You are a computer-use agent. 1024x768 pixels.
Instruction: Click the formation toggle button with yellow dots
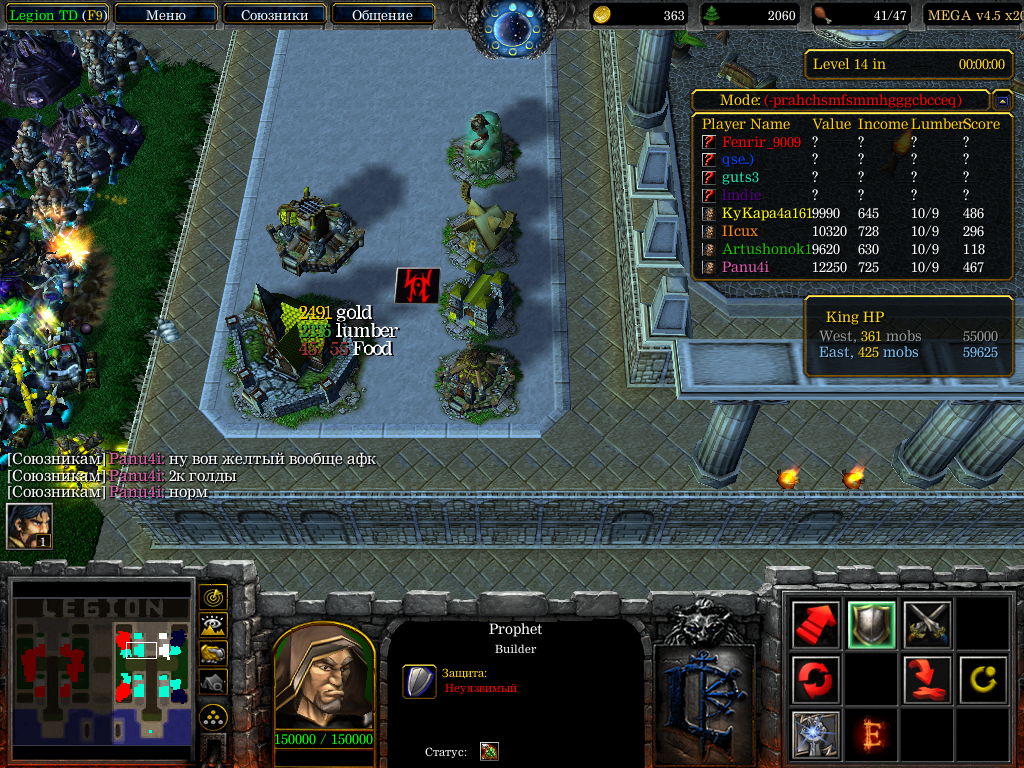213,717
